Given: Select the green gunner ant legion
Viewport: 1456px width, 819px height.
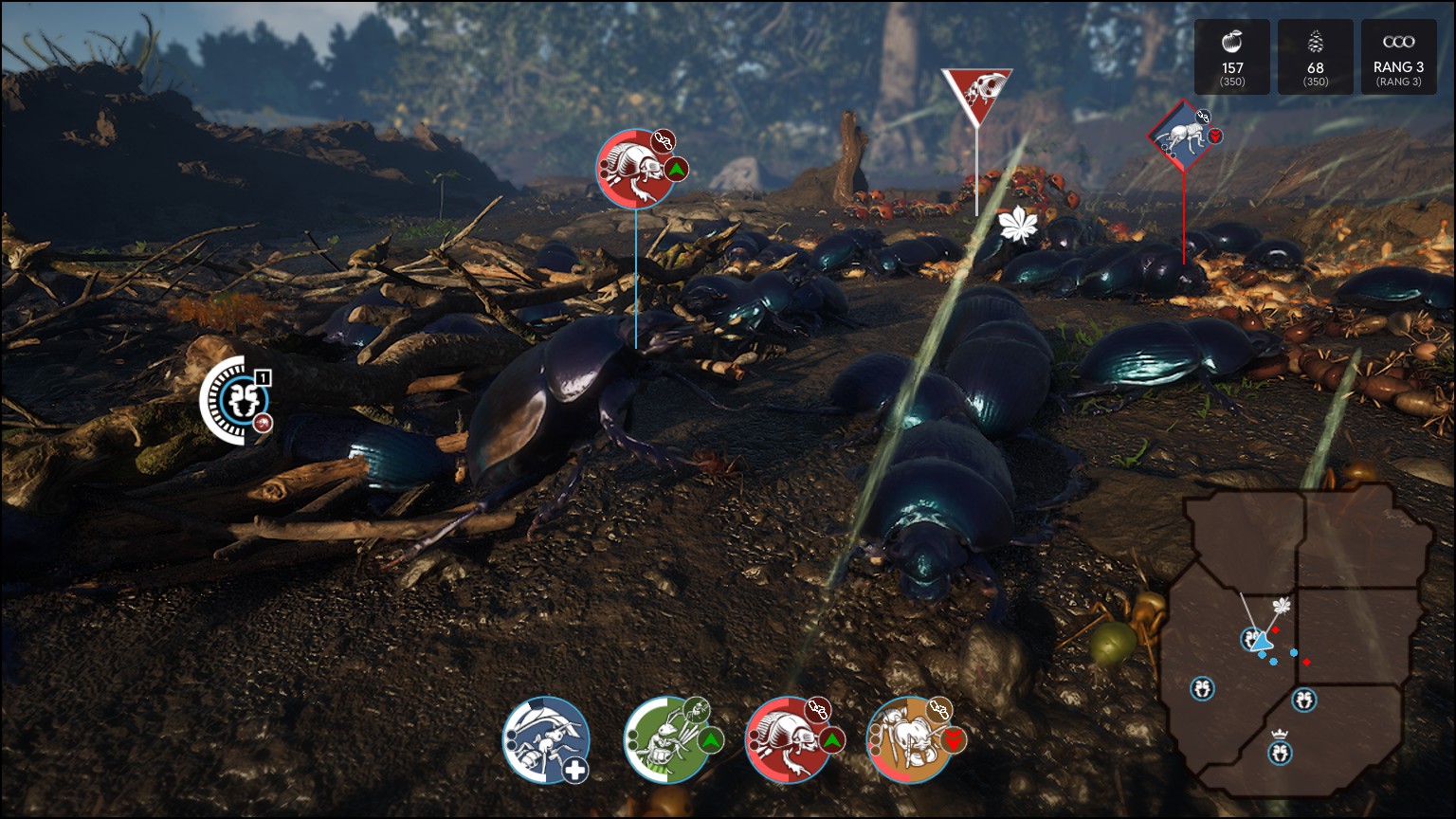Looking at the screenshot, I should tap(667, 740).
